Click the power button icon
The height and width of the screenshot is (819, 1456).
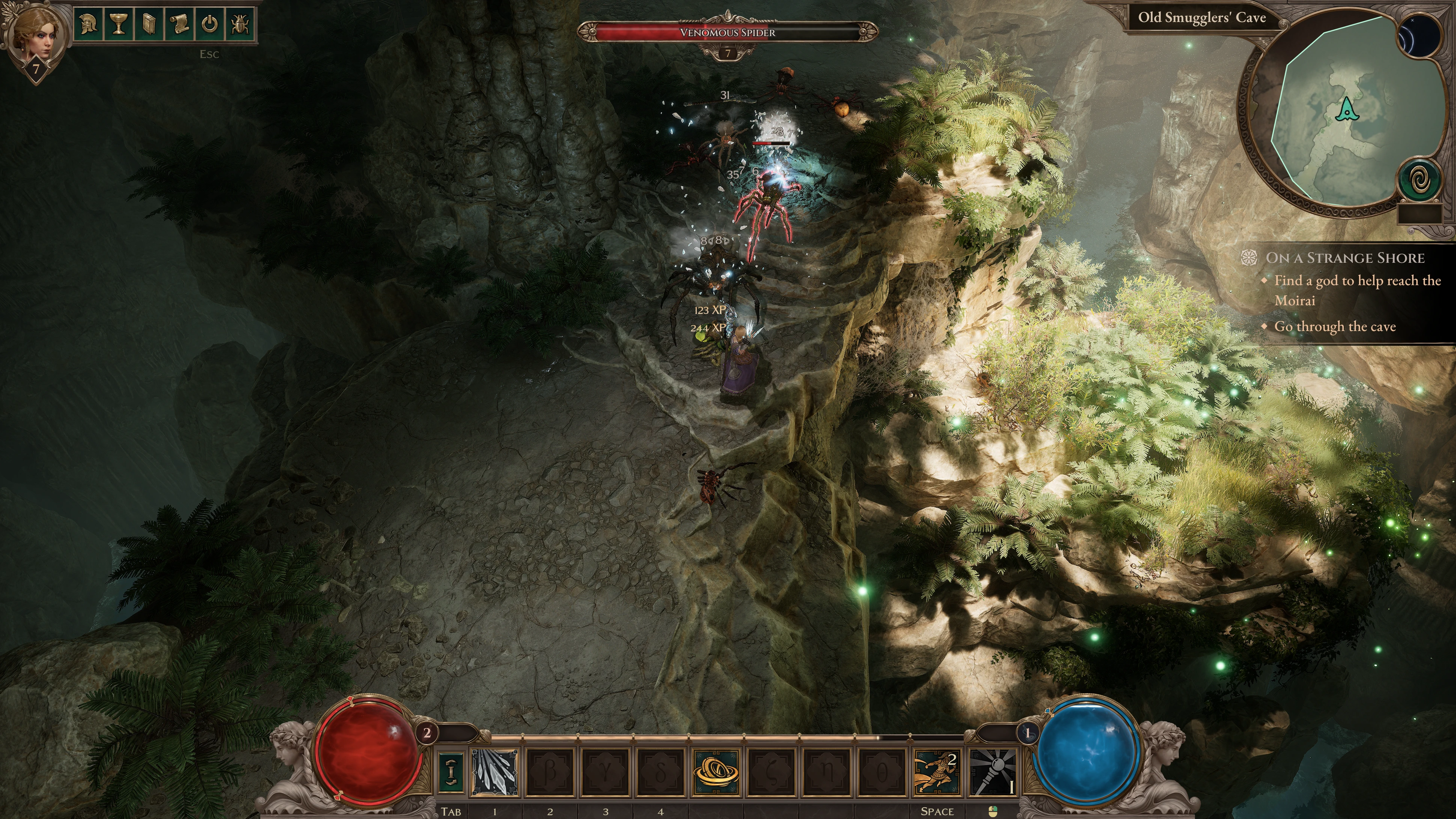(210, 24)
